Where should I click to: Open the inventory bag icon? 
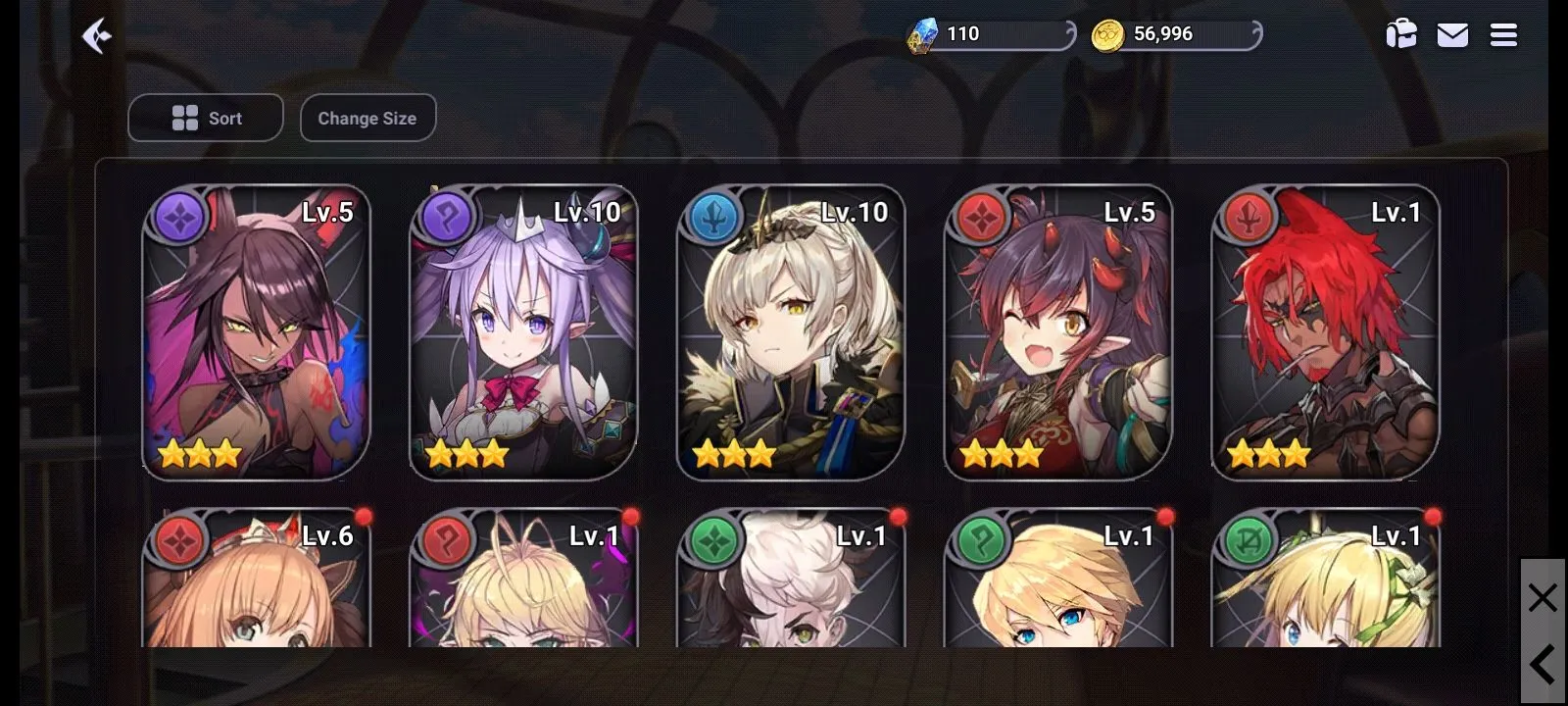[x=1401, y=35]
